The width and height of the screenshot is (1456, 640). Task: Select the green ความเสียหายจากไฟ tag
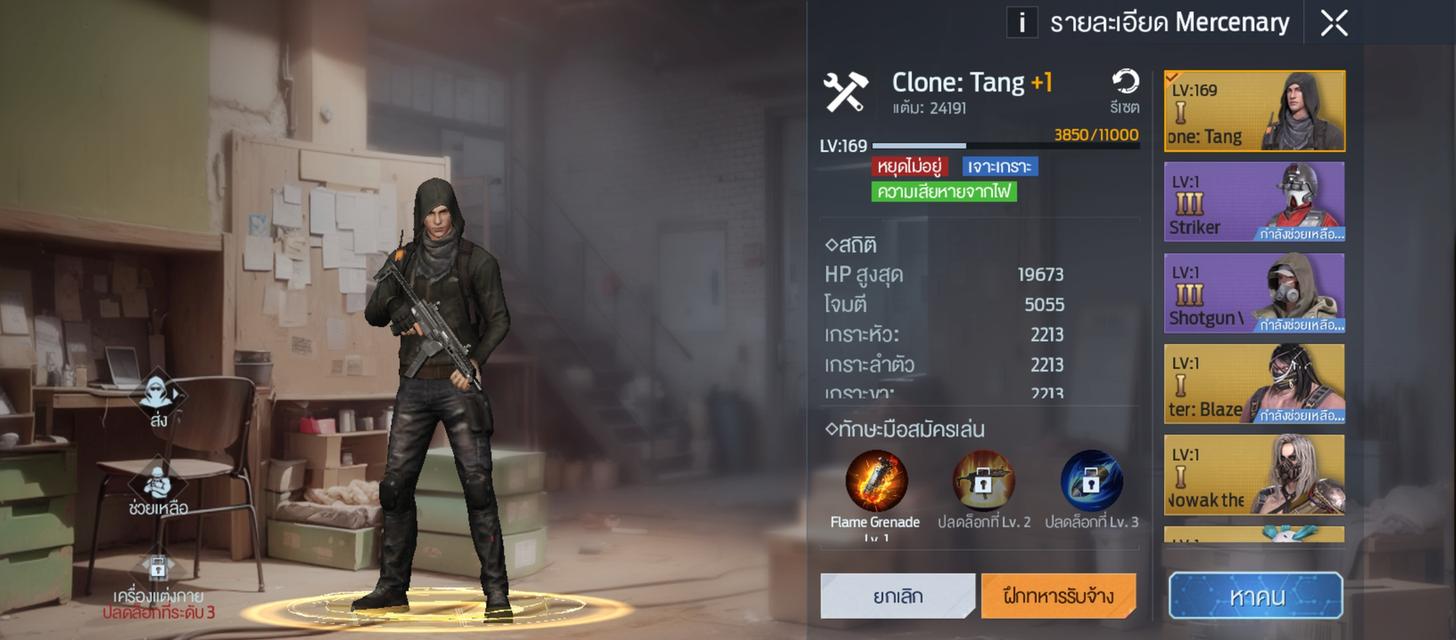point(944,191)
